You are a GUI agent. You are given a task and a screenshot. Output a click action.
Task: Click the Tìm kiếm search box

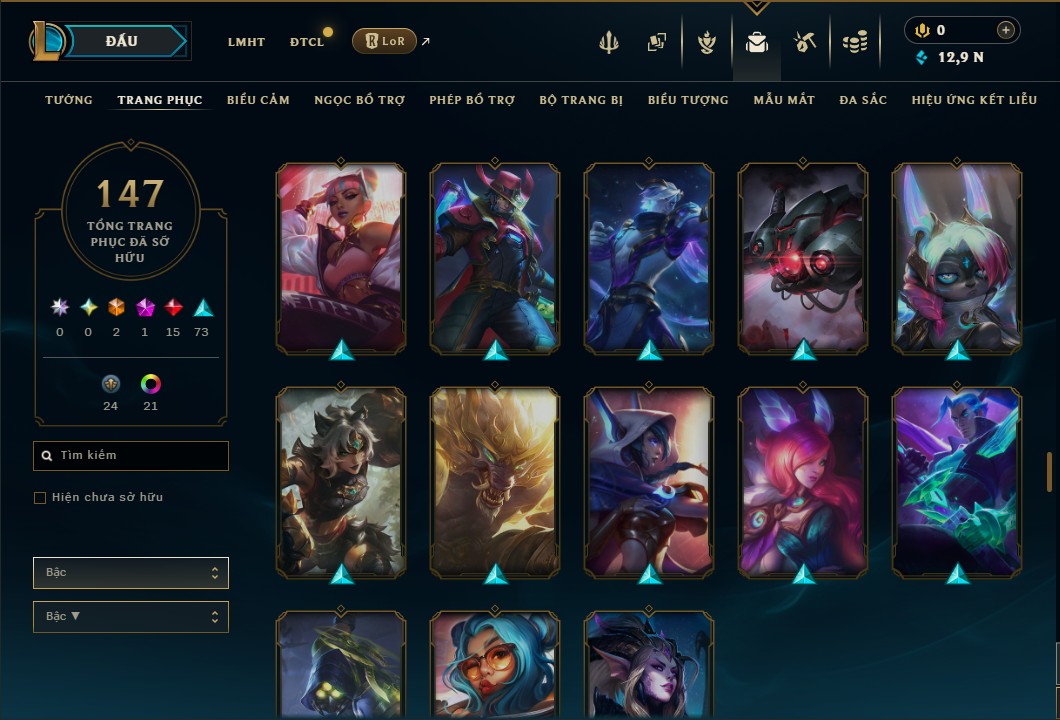pos(131,456)
